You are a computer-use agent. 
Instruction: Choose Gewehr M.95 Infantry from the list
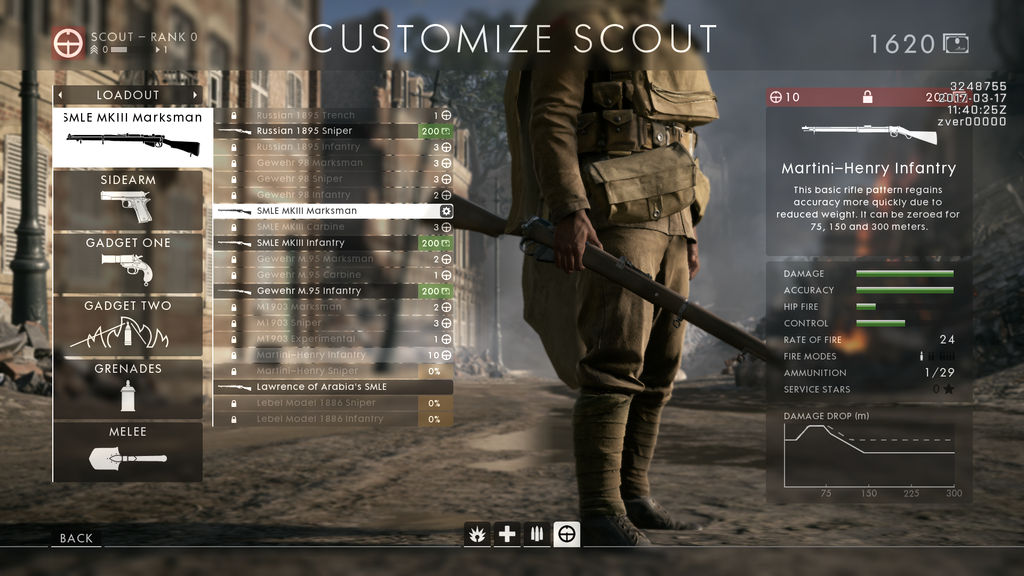click(320, 291)
